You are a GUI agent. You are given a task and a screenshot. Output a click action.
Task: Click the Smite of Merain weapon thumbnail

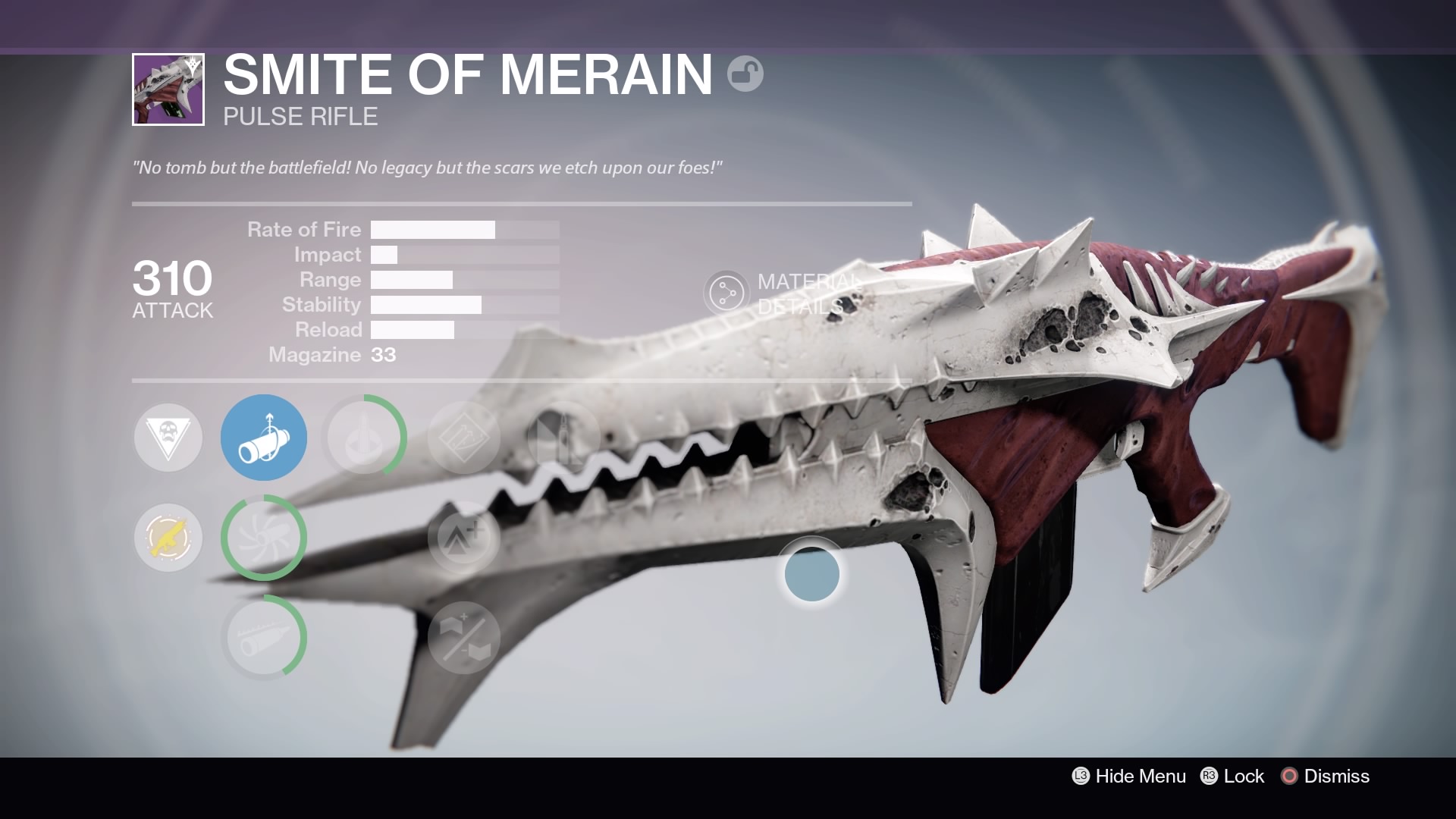coord(168,89)
